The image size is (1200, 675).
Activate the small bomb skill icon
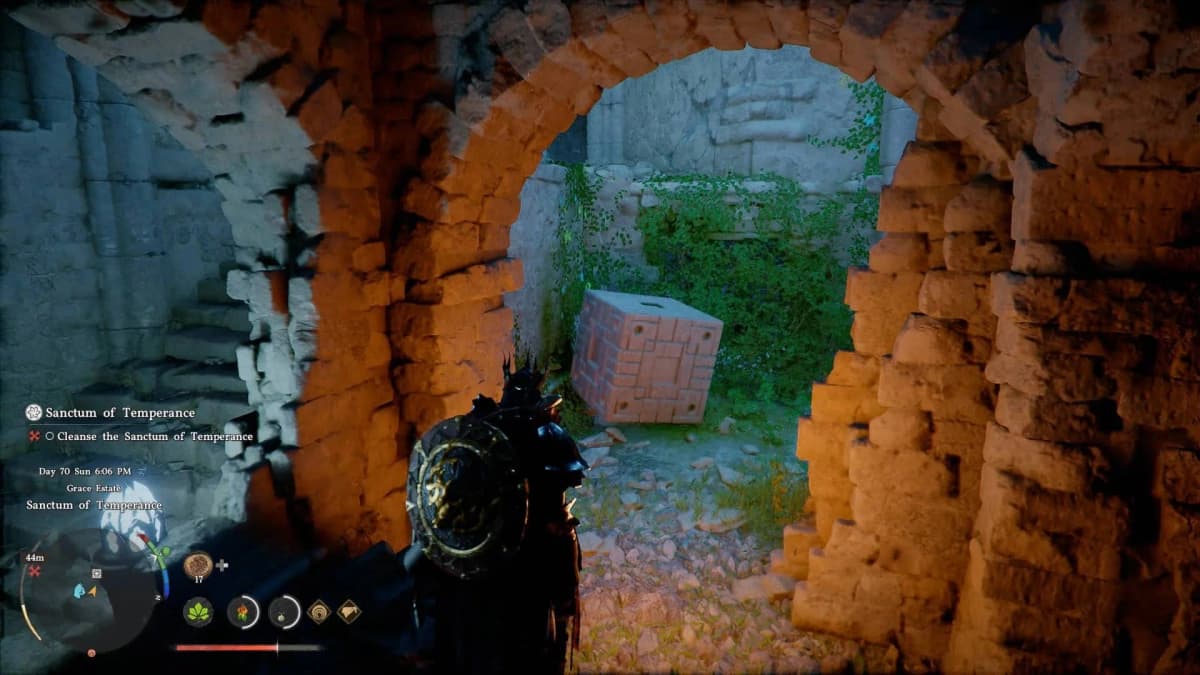pyautogui.click(x=285, y=611)
